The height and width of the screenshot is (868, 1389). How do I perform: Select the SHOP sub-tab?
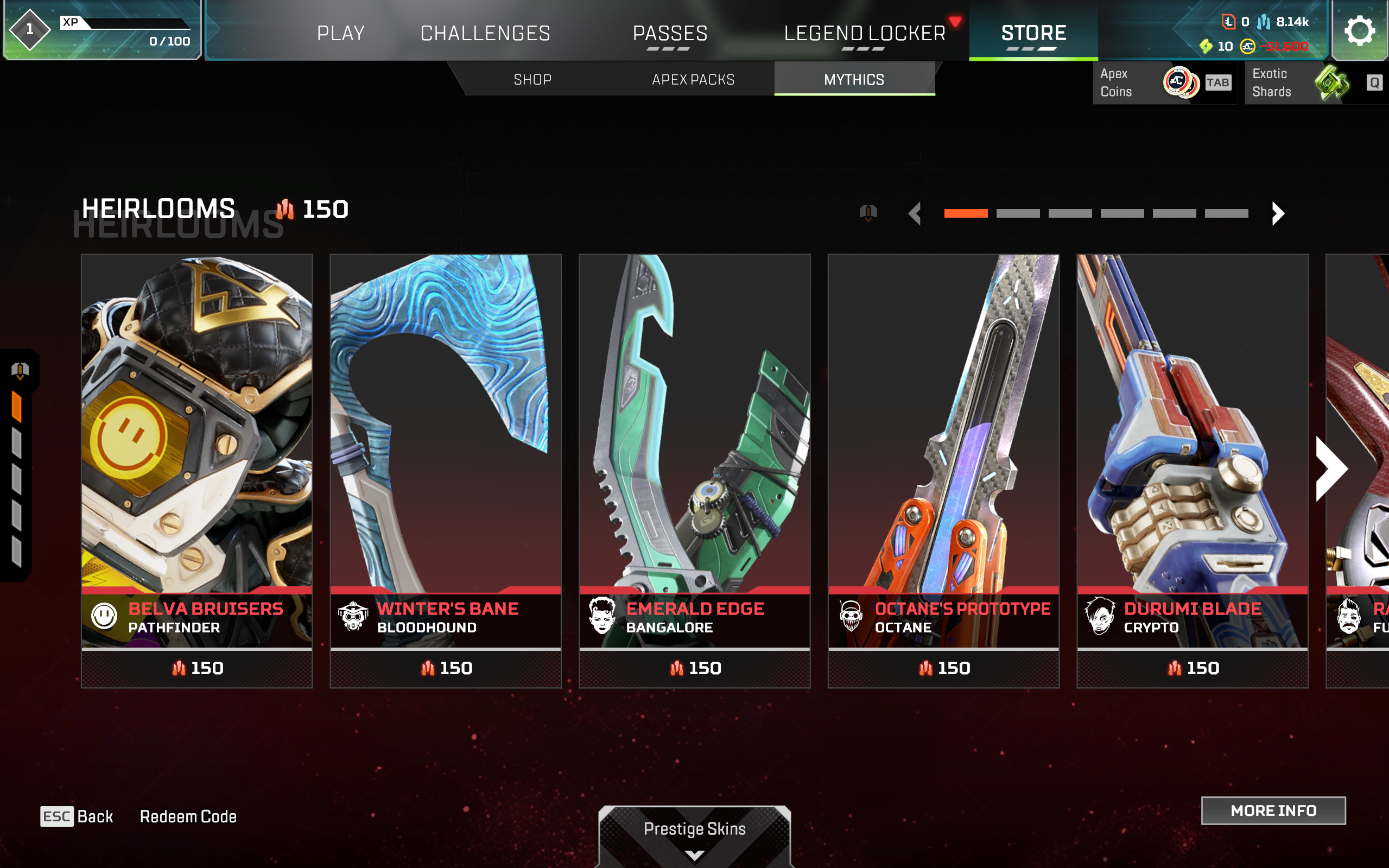coord(532,79)
